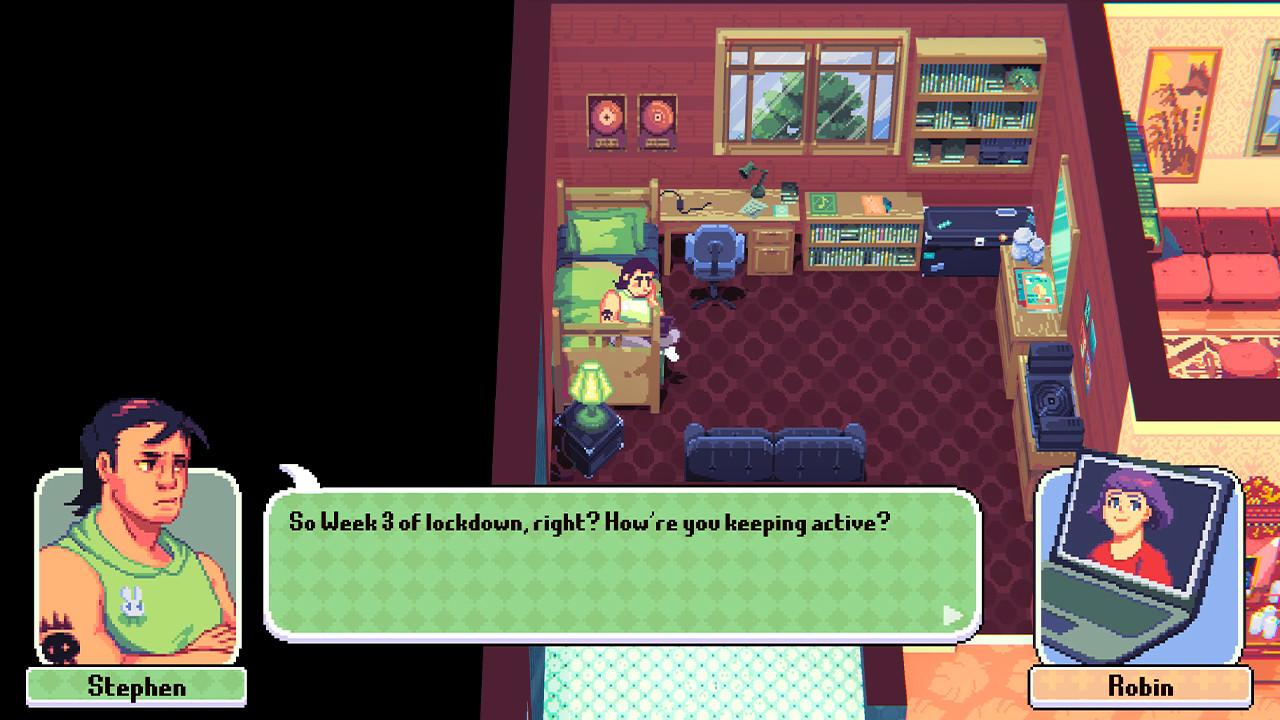Click the green sheet music book on the shelf

[x=823, y=202]
